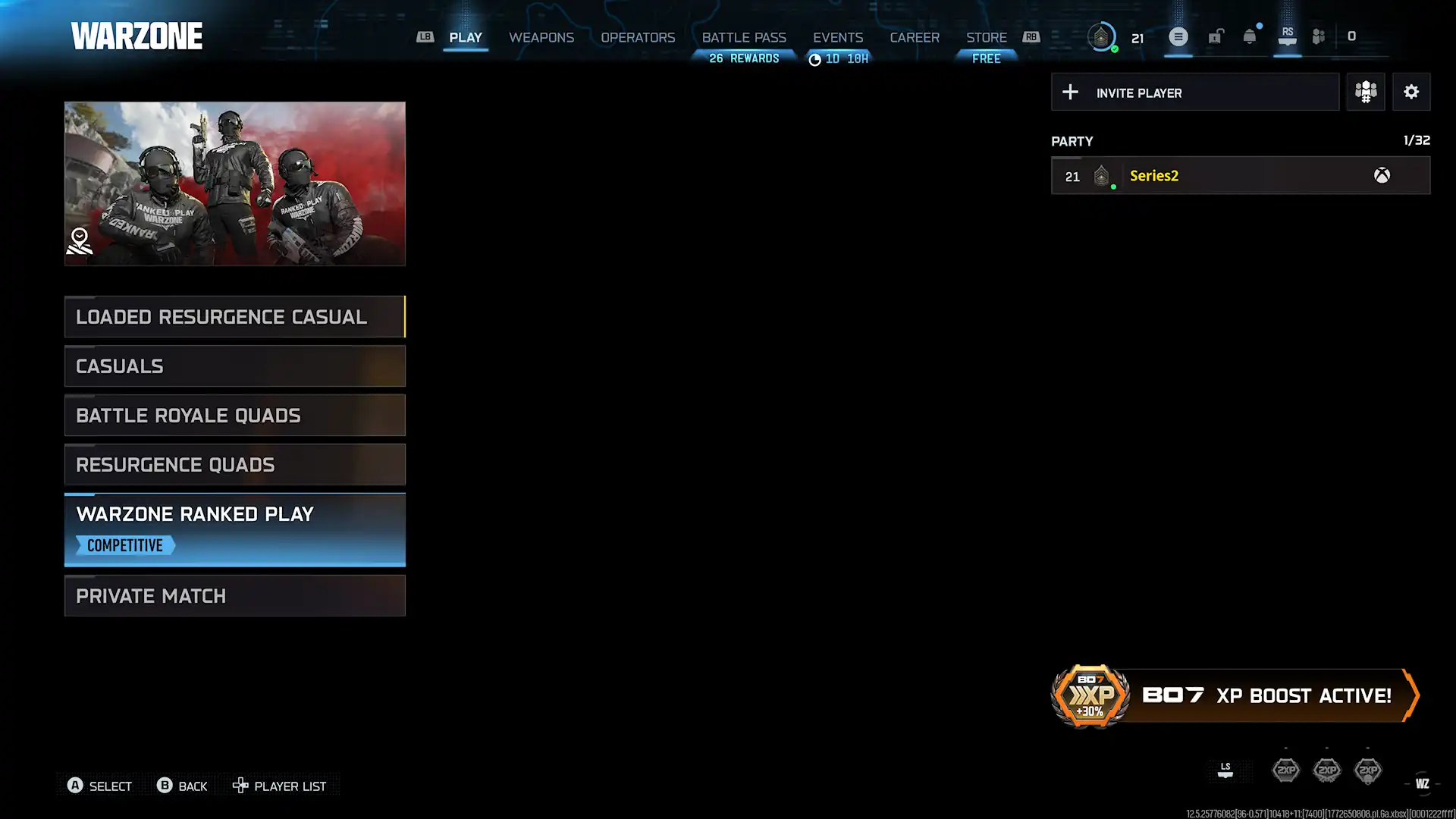Image resolution: width=1456 pixels, height=819 pixels.
Task: Click the unlocked padlock icon in the header
Action: (1215, 36)
